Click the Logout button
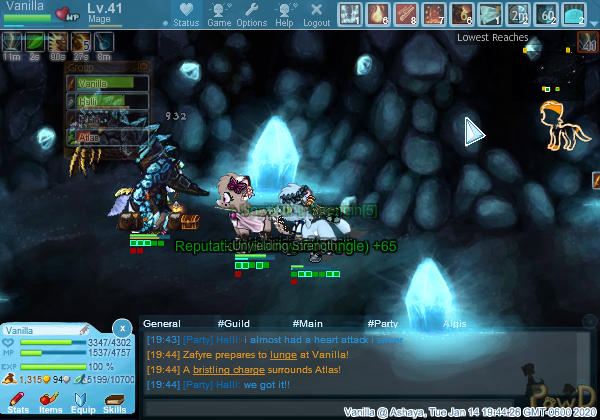This screenshot has height=420, width=600. [316, 14]
